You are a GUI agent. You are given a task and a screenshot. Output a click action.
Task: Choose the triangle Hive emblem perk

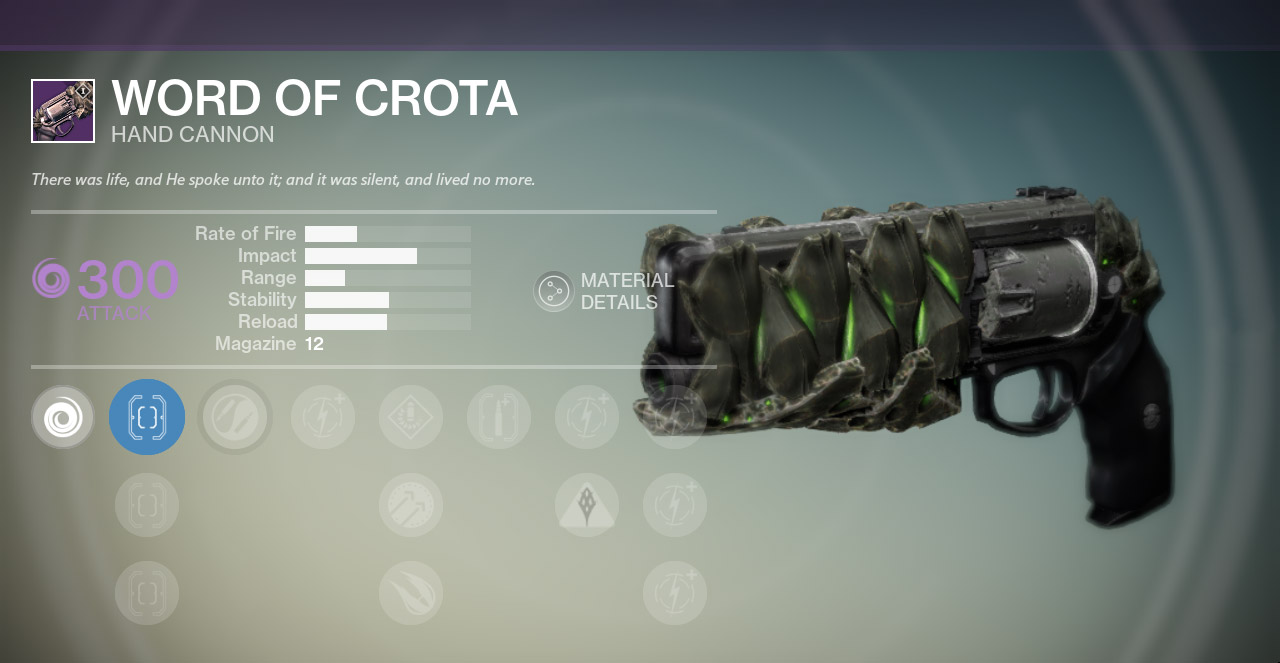pyautogui.click(x=587, y=505)
